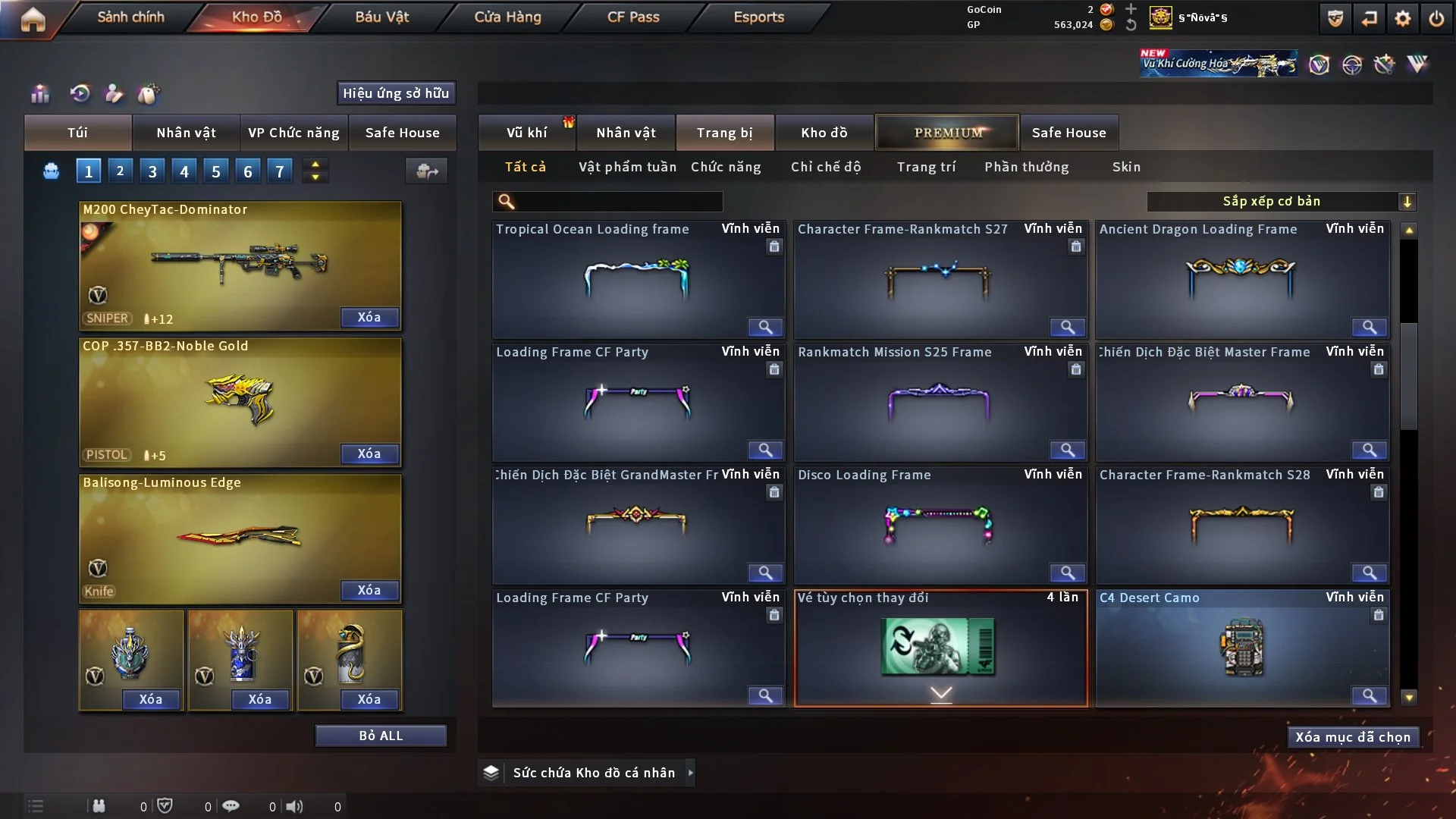Viewport: 1456px width, 819px height.
Task: Open the Cửa Hàng shop menu
Action: [x=507, y=17]
